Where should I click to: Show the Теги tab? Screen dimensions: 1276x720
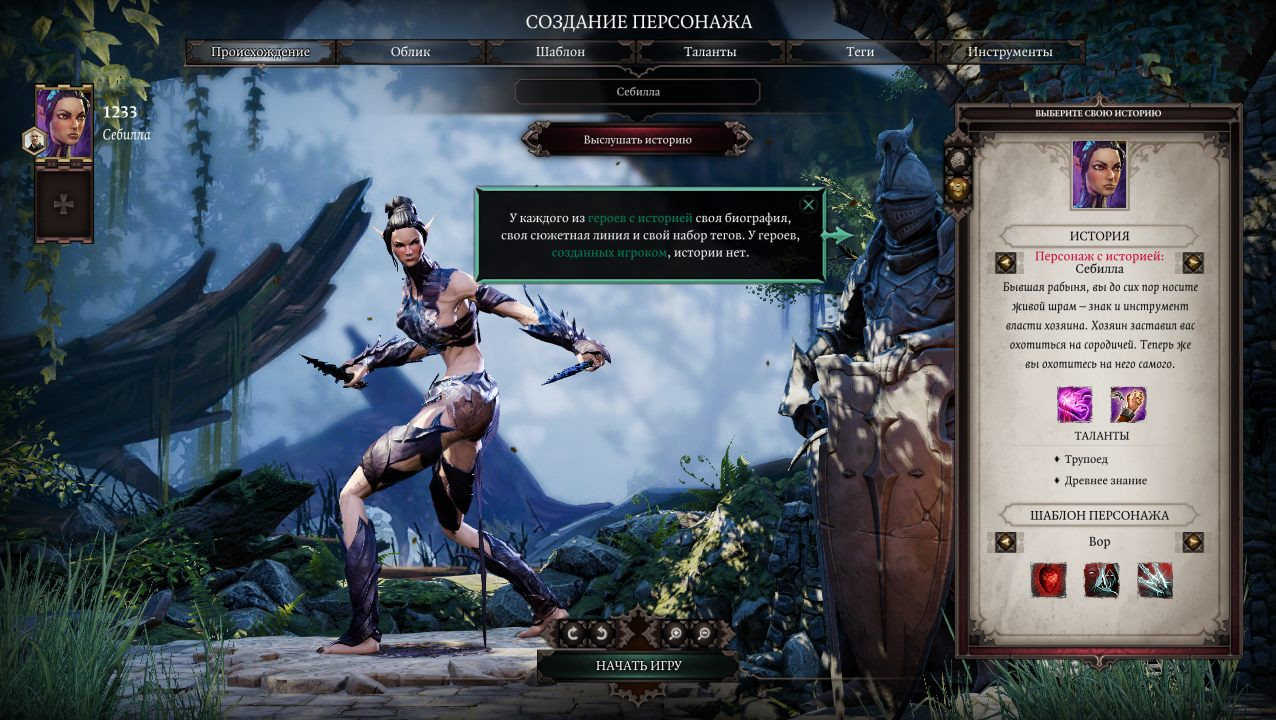point(860,52)
